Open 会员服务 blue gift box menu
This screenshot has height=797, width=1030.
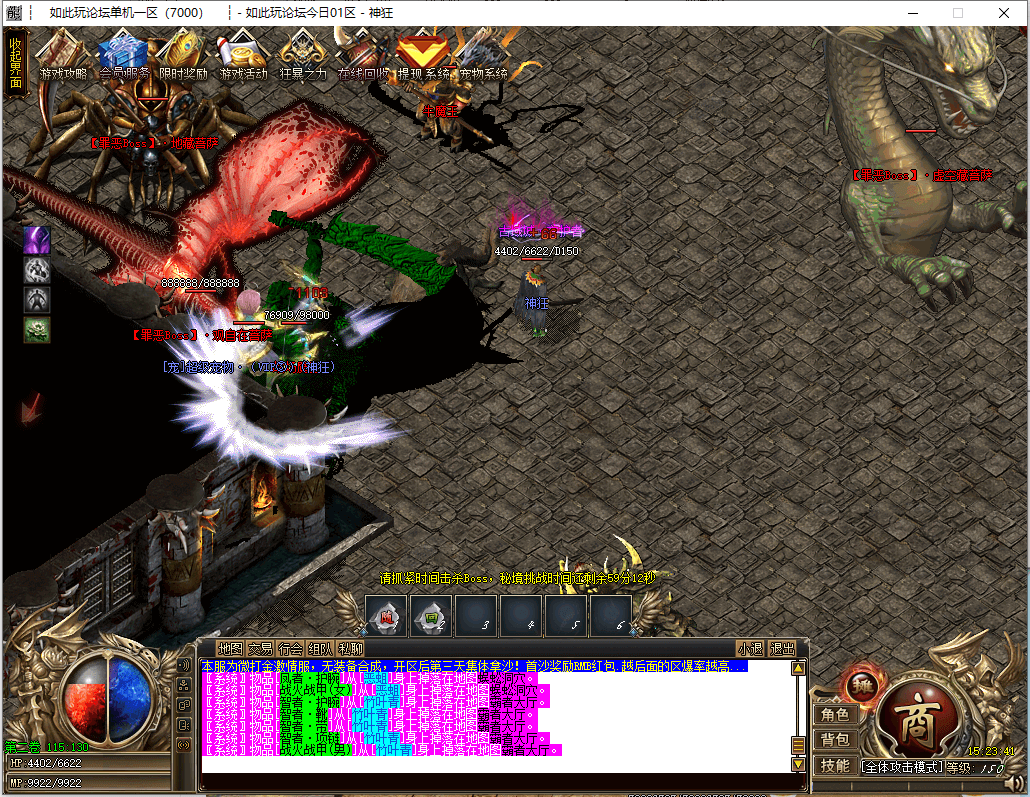click(x=124, y=55)
